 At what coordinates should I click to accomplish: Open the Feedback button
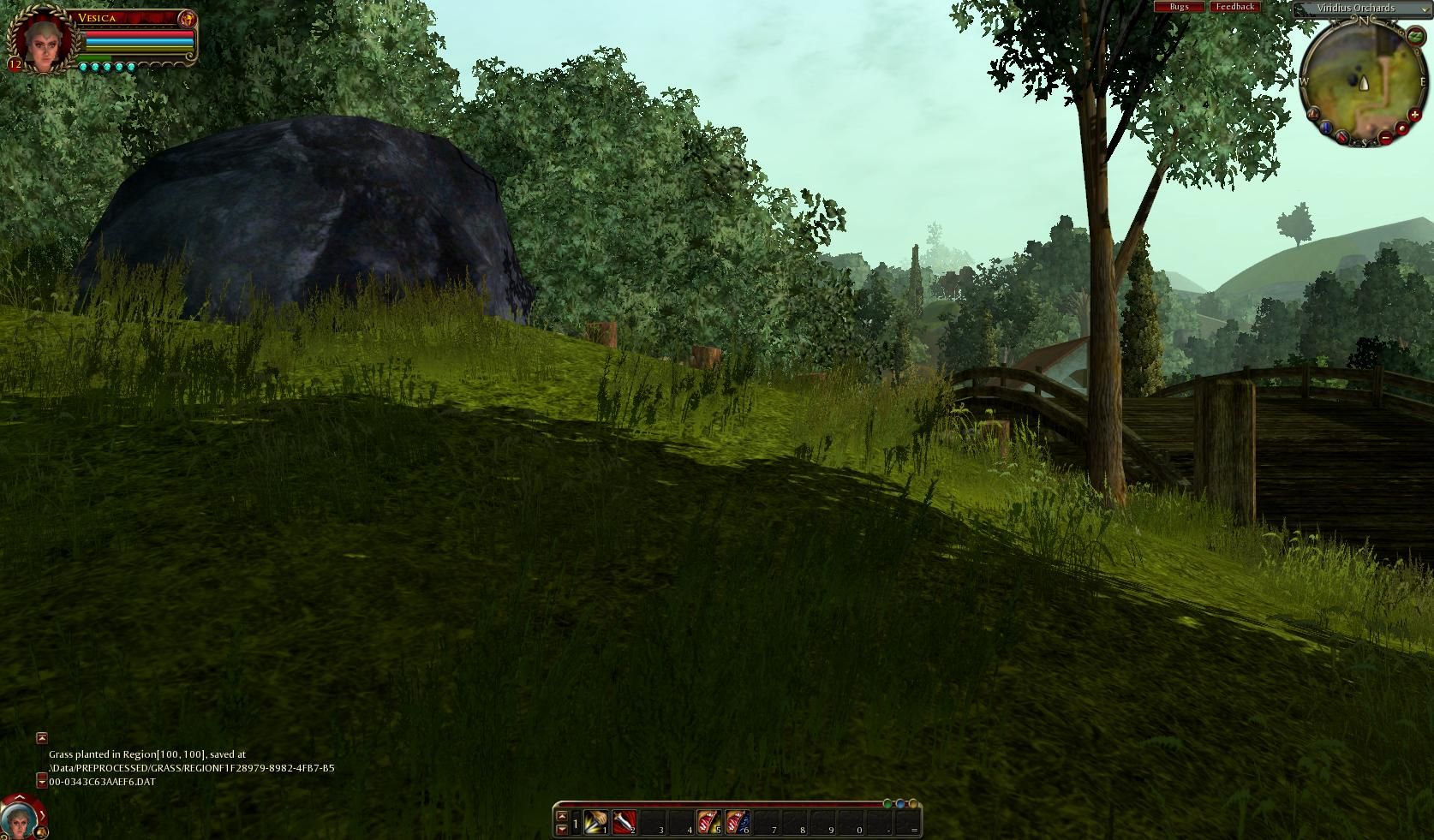click(1234, 7)
